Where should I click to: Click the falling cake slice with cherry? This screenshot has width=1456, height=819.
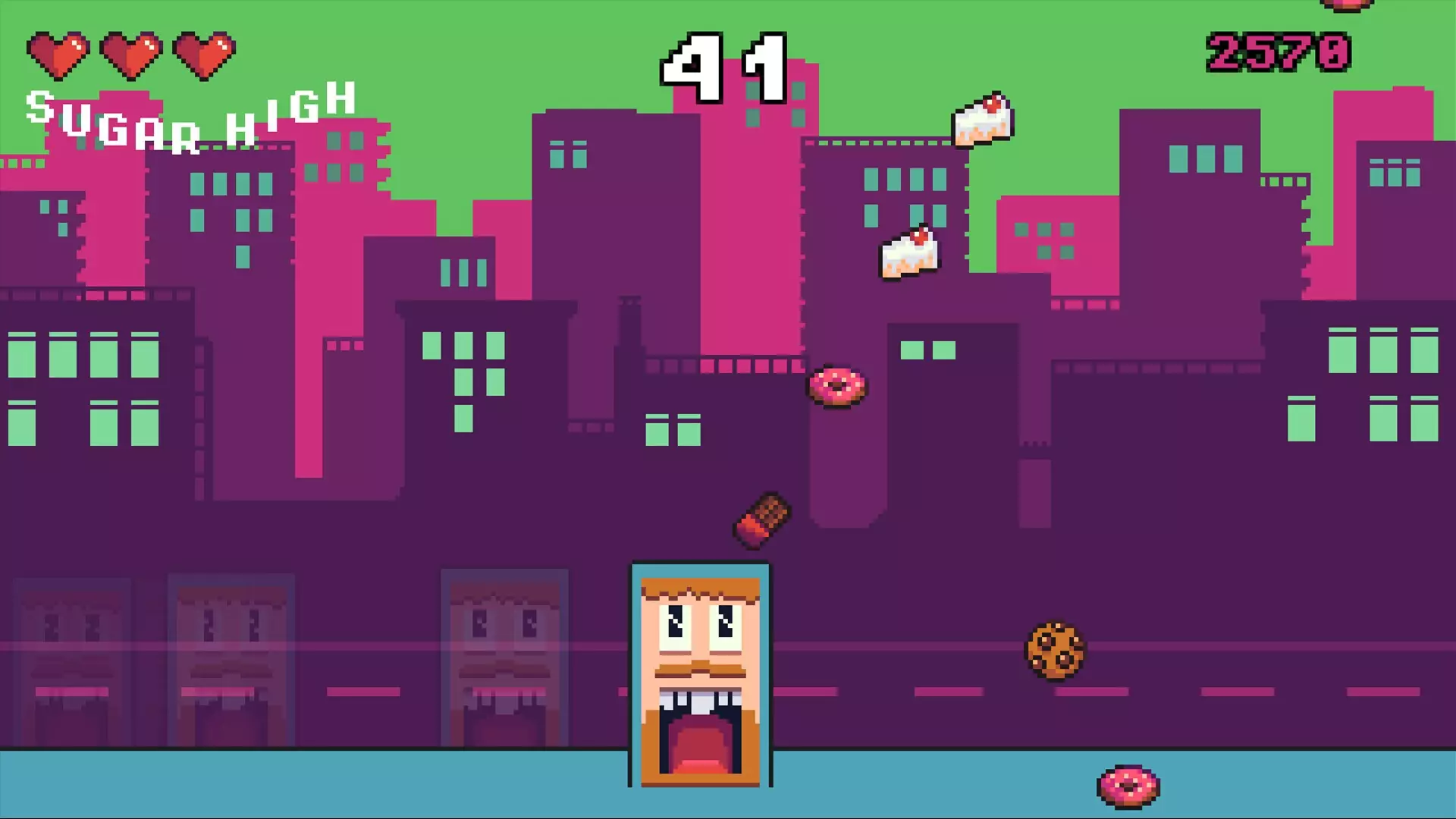[x=910, y=250]
